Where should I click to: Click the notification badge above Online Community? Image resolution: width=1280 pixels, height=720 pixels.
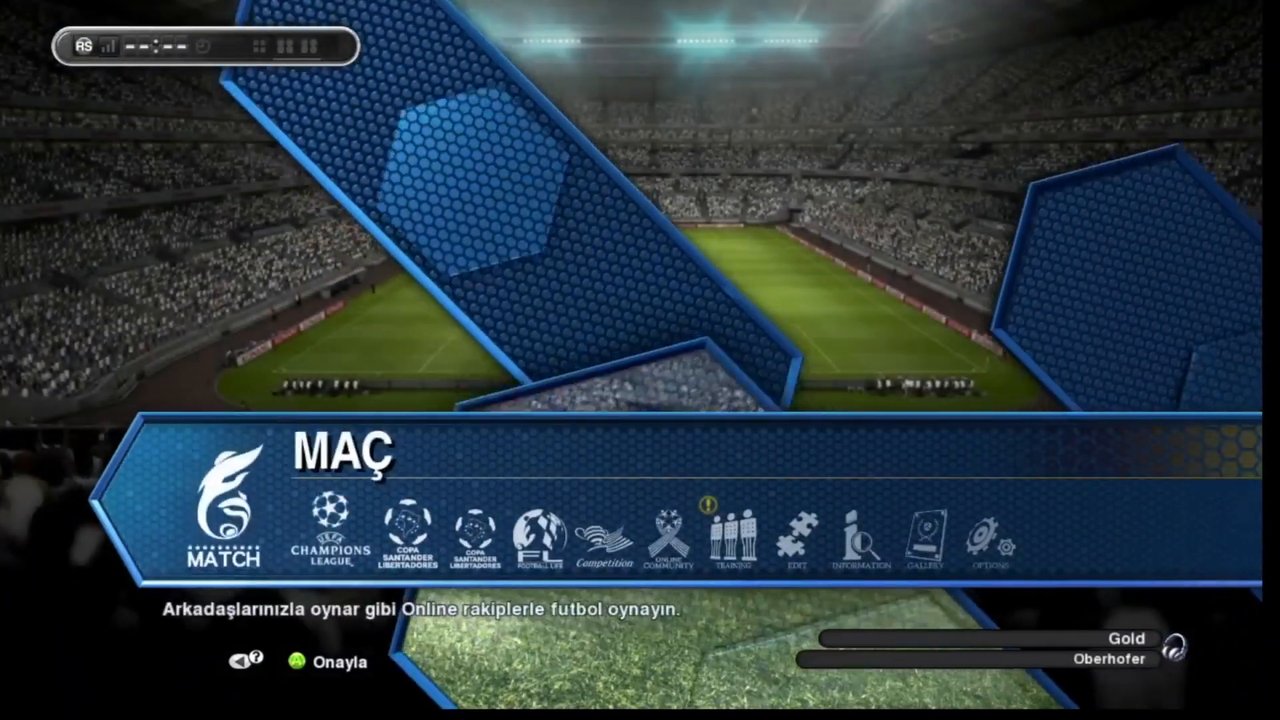pos(708,505)
